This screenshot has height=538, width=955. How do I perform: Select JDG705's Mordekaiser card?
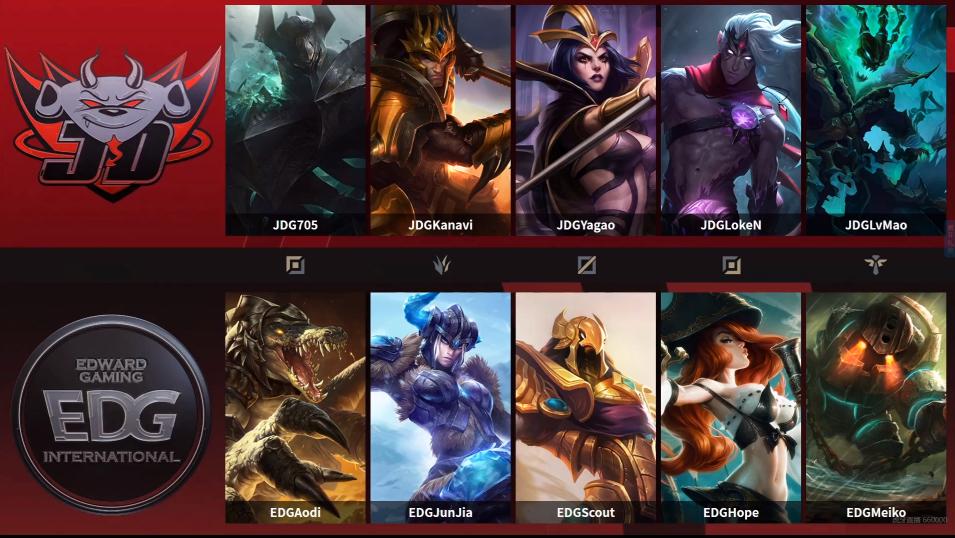[x=295, y=120]
